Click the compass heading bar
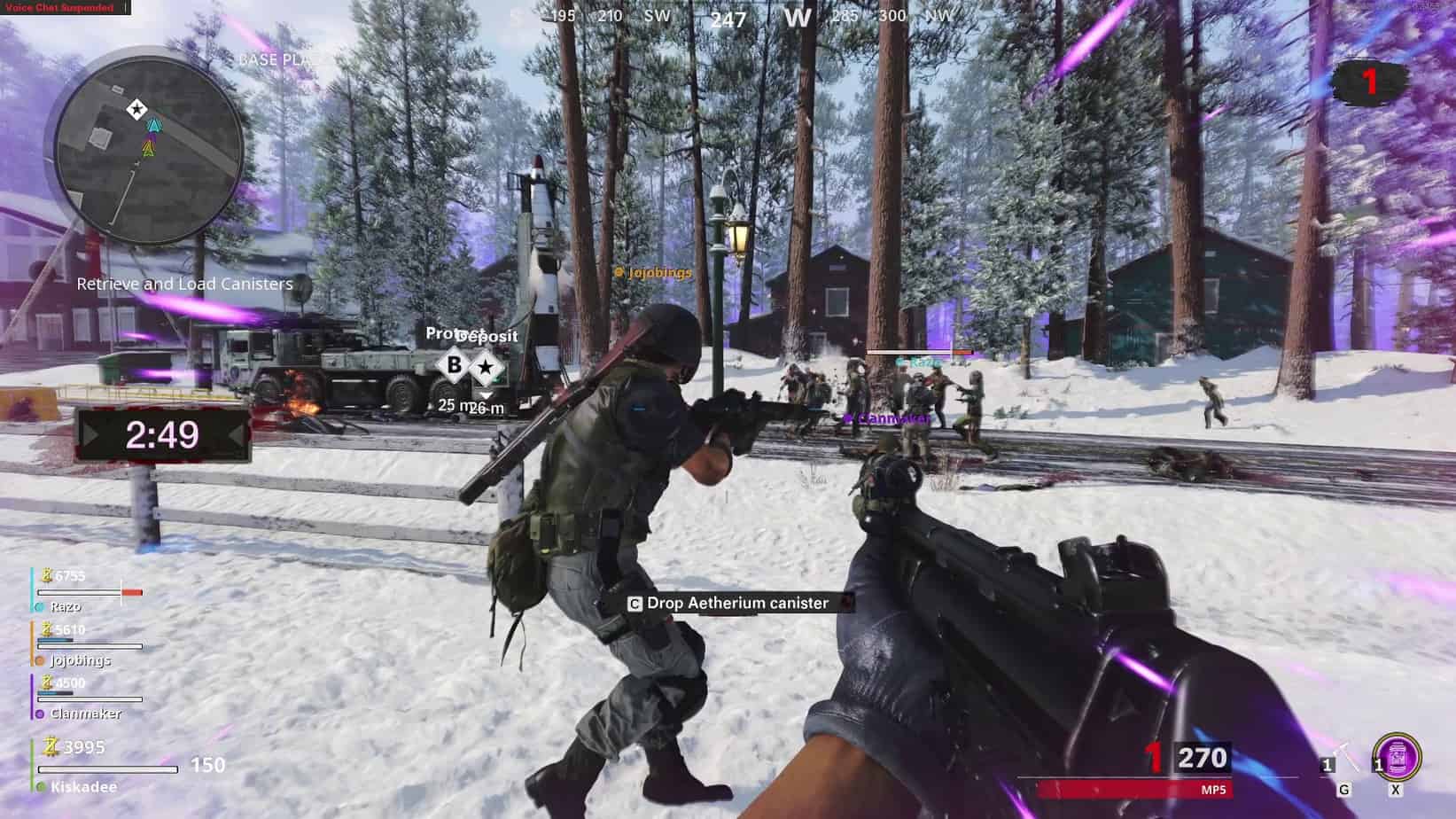1456x819 pixels. coord(728,17)
